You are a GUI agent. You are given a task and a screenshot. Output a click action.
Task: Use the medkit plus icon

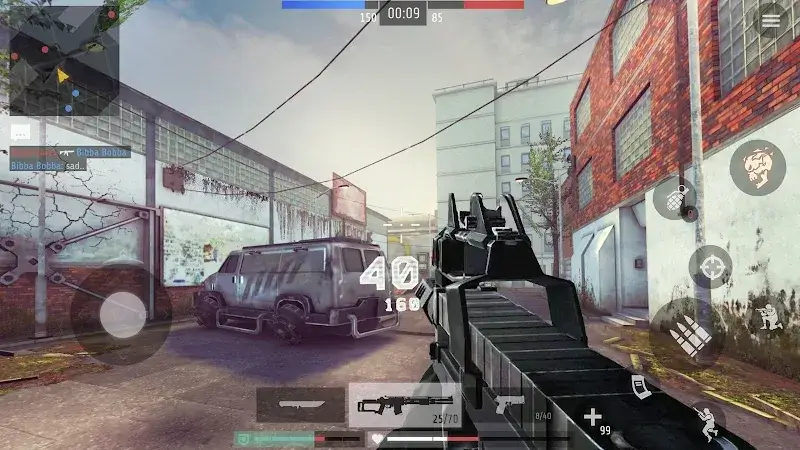(593, 416)
